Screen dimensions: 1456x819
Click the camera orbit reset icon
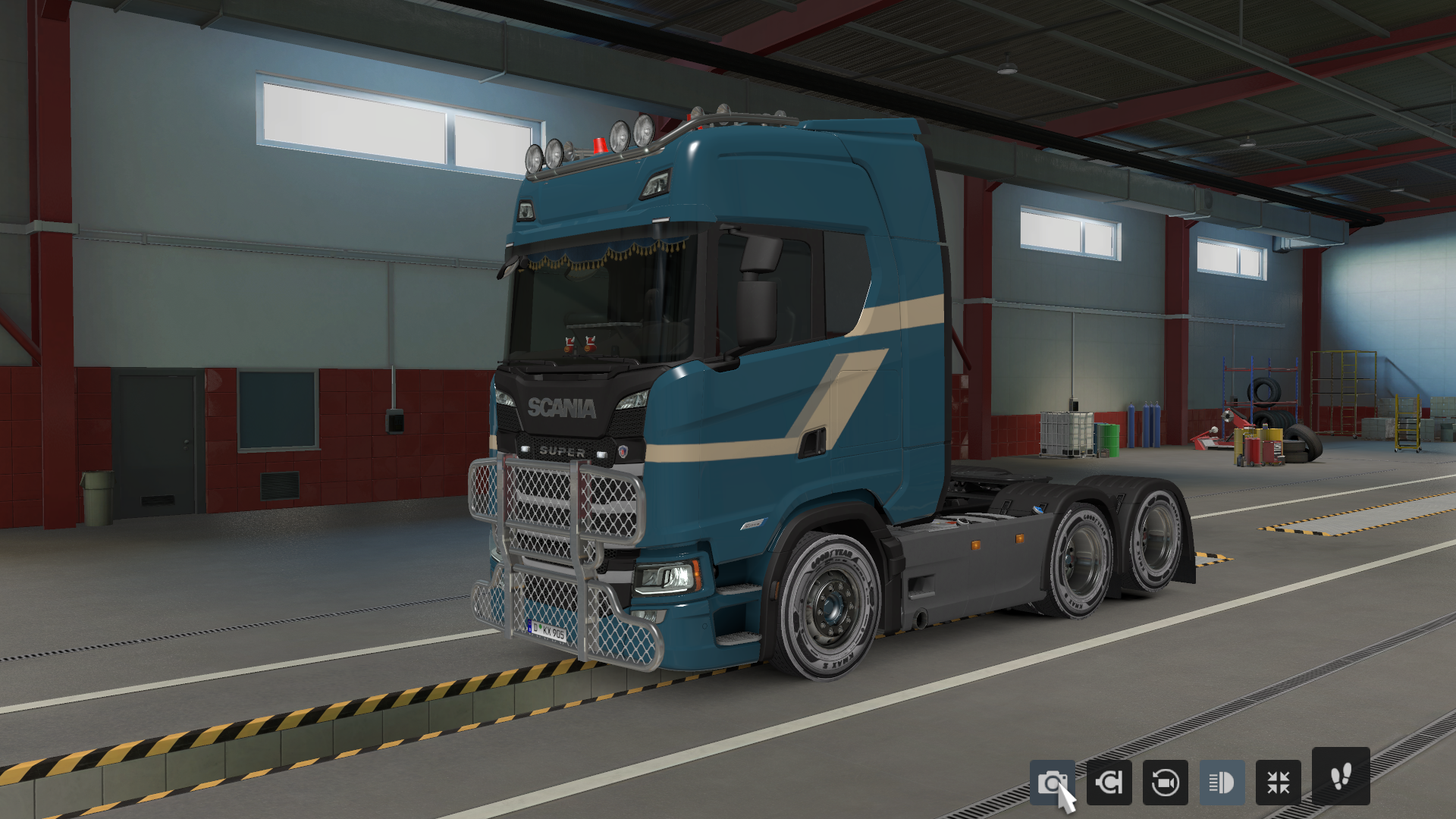1165,783
